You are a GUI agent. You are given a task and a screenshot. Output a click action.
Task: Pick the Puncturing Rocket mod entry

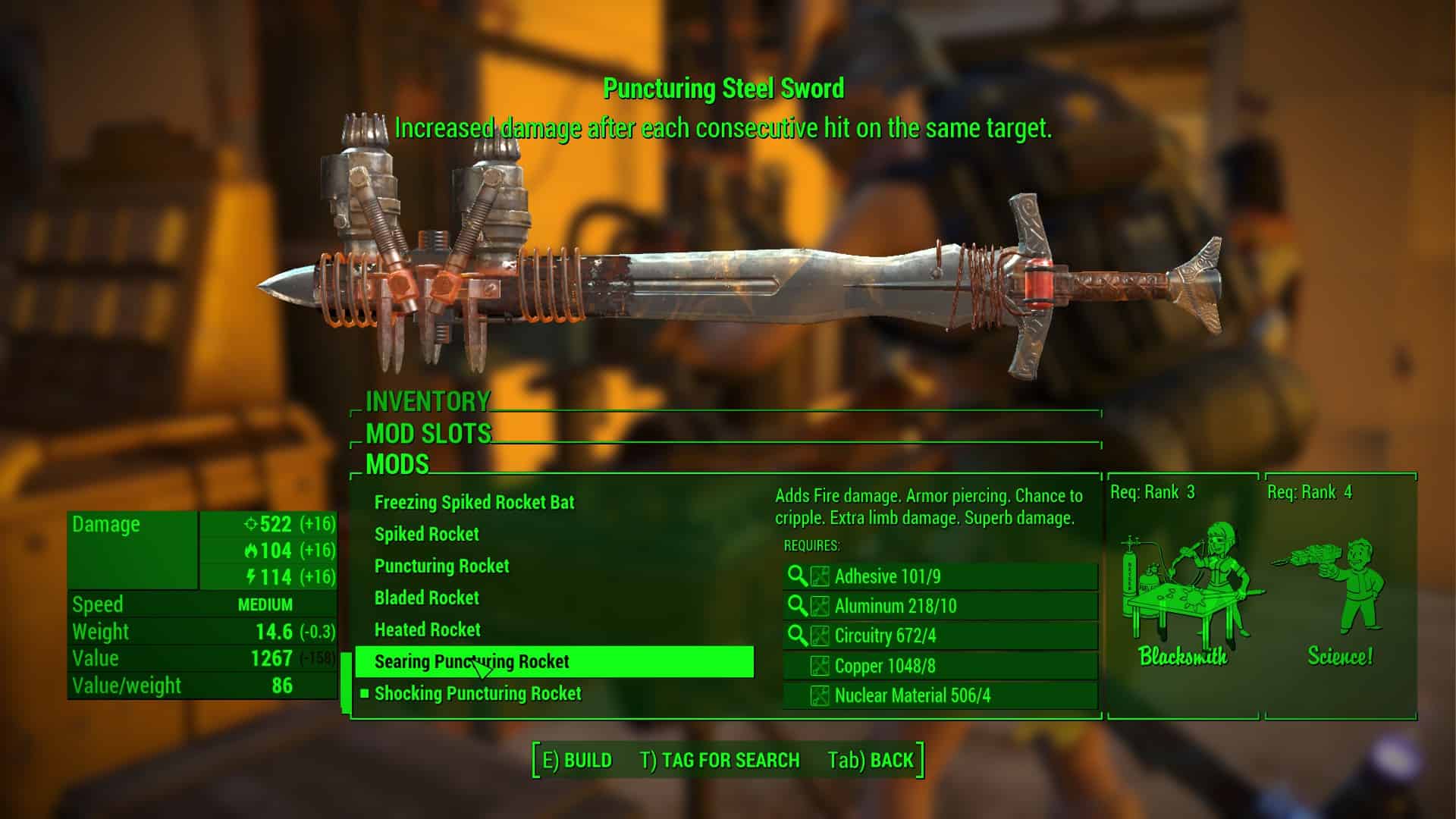pyautogui.click(x=441, y=566)
